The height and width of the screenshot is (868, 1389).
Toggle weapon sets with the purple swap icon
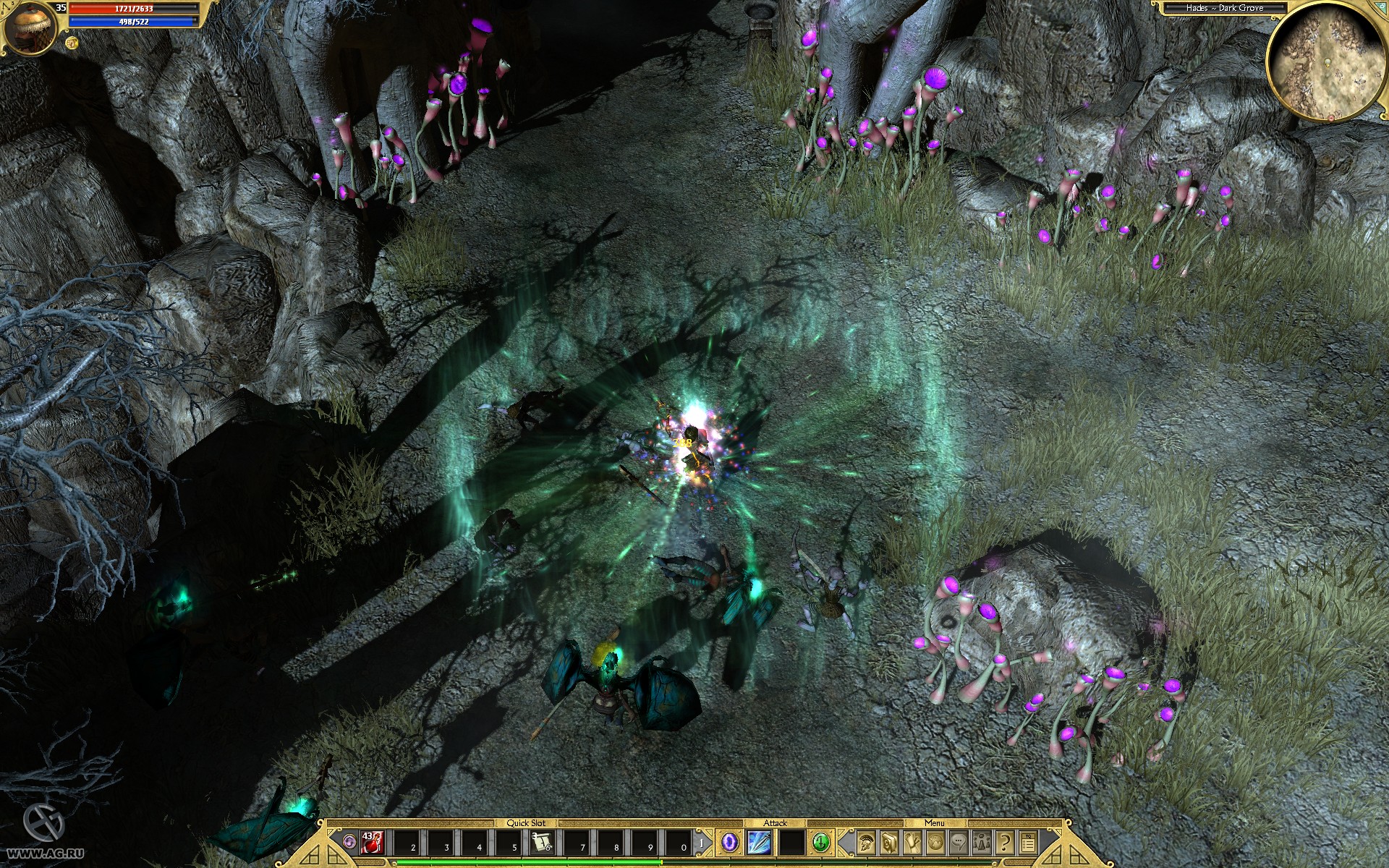pos(349,841)
